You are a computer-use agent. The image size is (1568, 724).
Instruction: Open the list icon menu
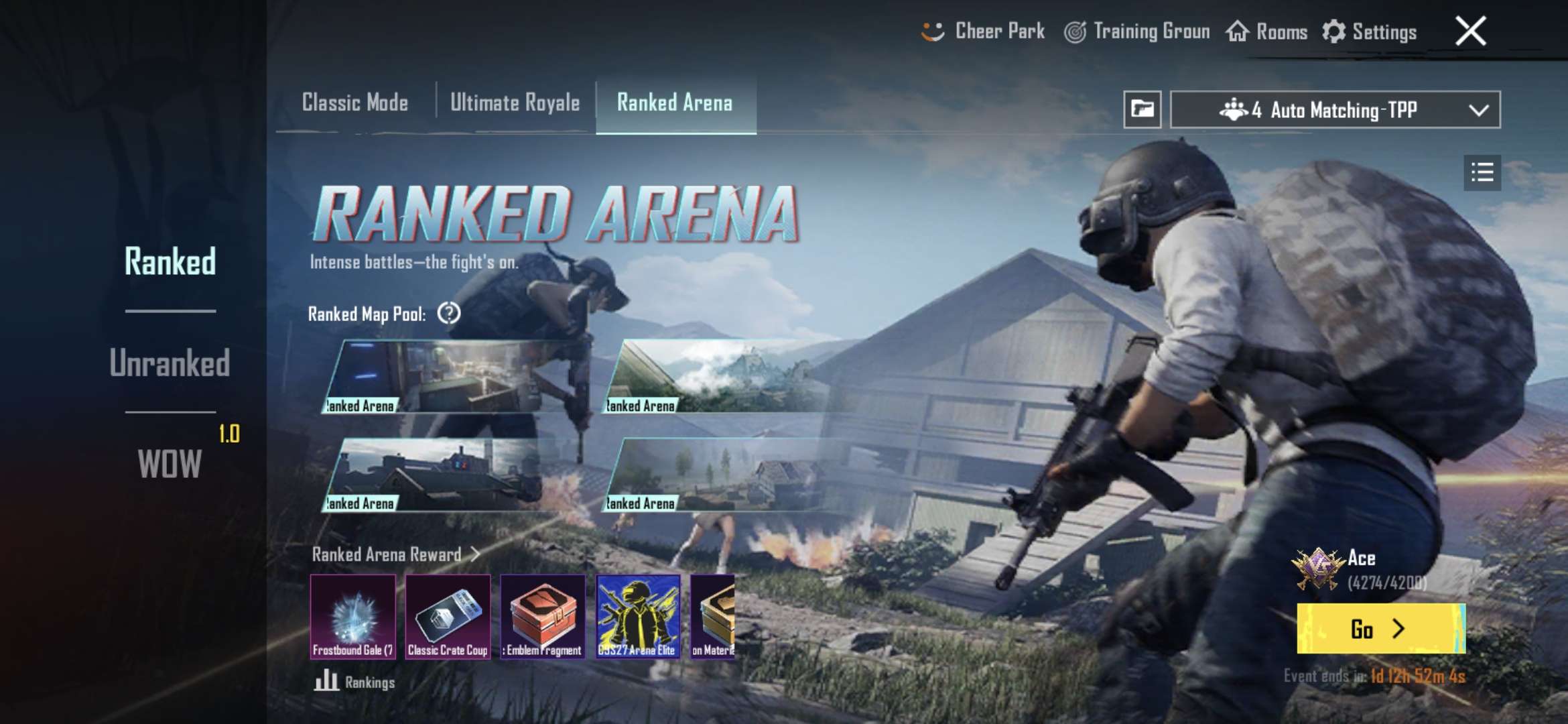(x=1482, y=173)
